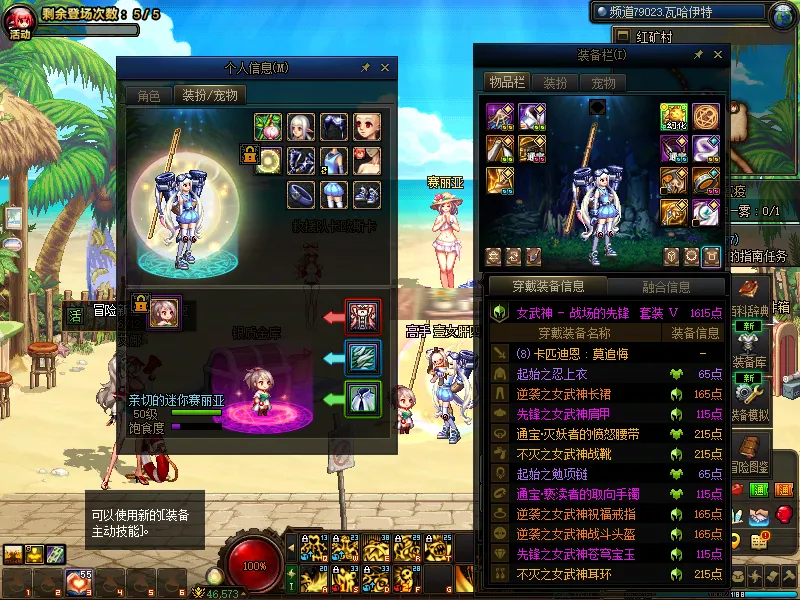
Task: Close the equipment panel (装备栏)
Action: pos(717,54)
